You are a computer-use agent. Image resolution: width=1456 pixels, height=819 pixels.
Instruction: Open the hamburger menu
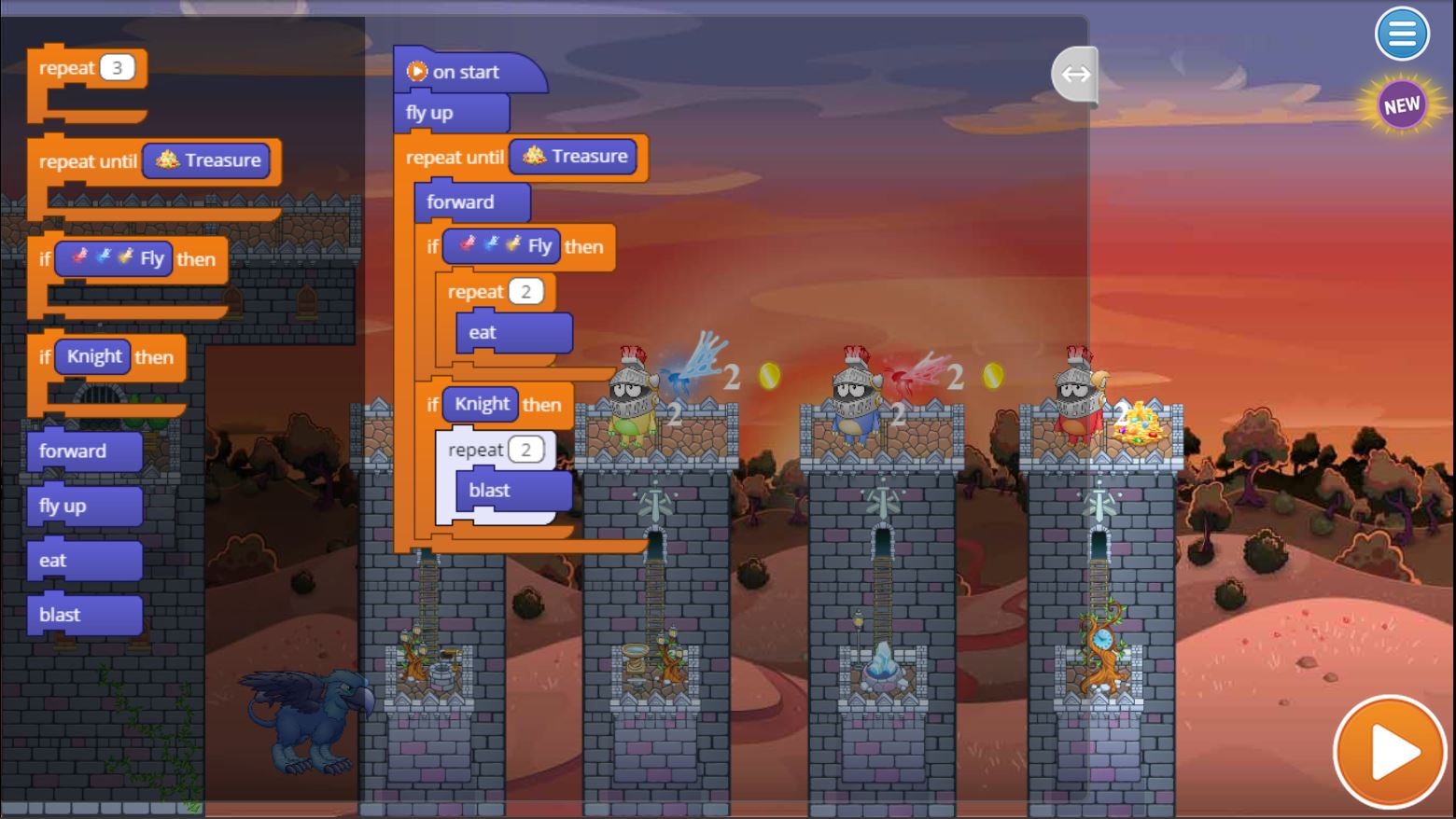pyautogui.click(x=1401, y=35)
